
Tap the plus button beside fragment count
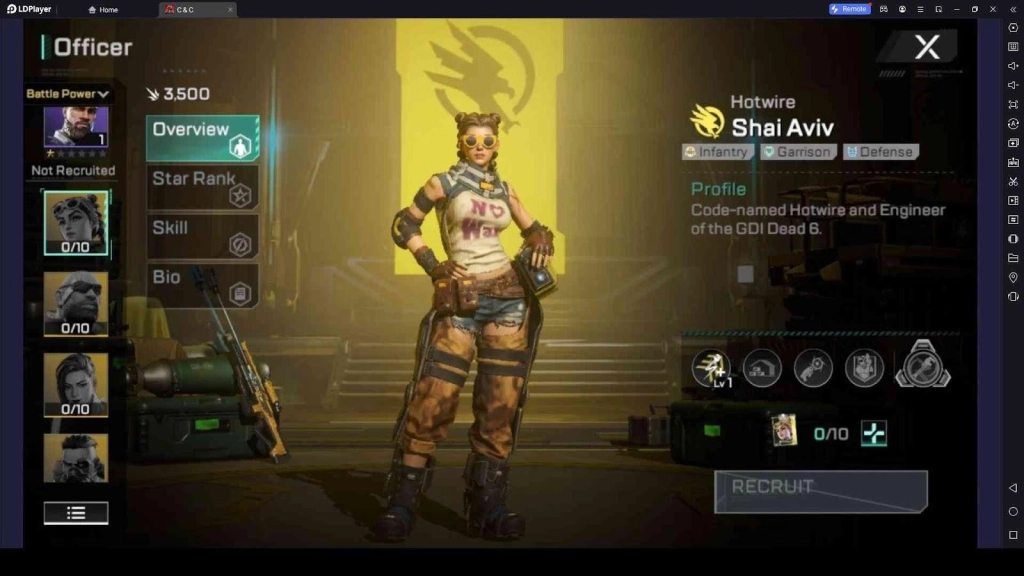click(874, 433)
